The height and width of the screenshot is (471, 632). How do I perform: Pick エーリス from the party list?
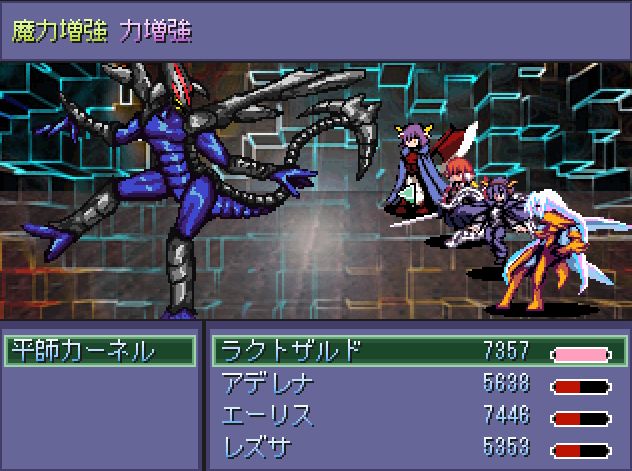[x=419, y=416]
